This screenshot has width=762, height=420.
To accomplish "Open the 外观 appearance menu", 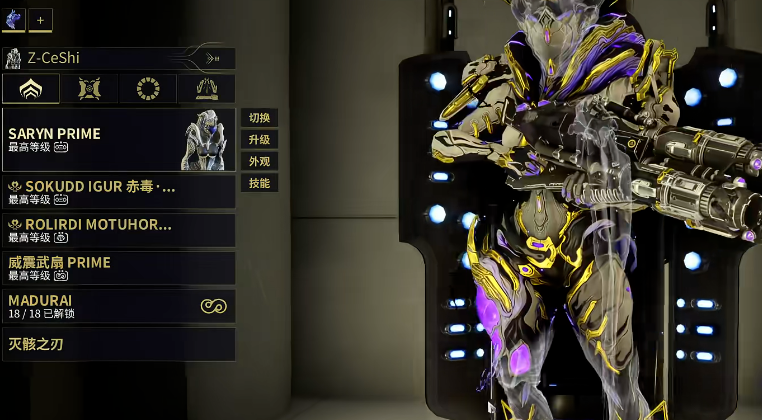I will click(259, 162).
